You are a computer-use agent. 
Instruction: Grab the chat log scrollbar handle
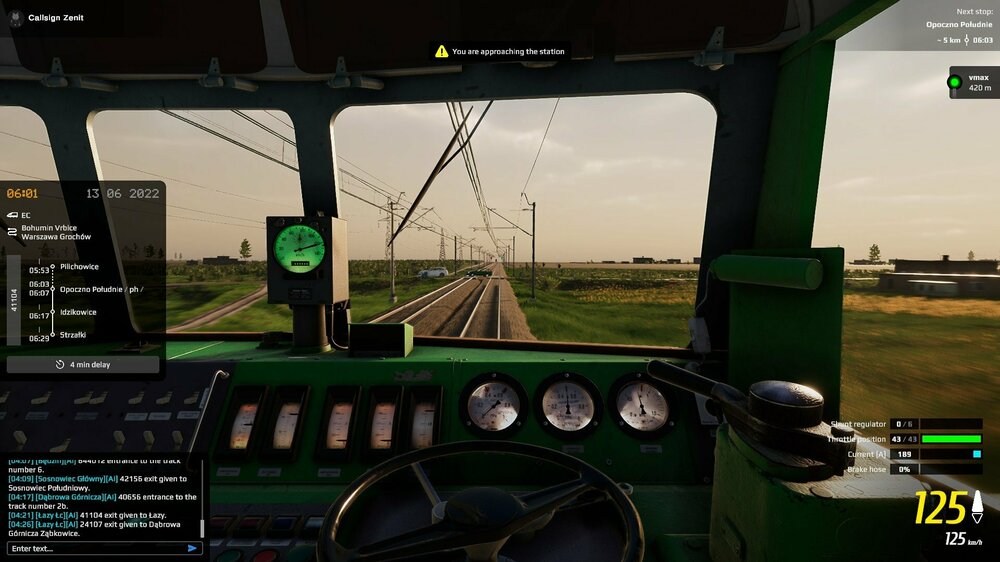(202, 527)
